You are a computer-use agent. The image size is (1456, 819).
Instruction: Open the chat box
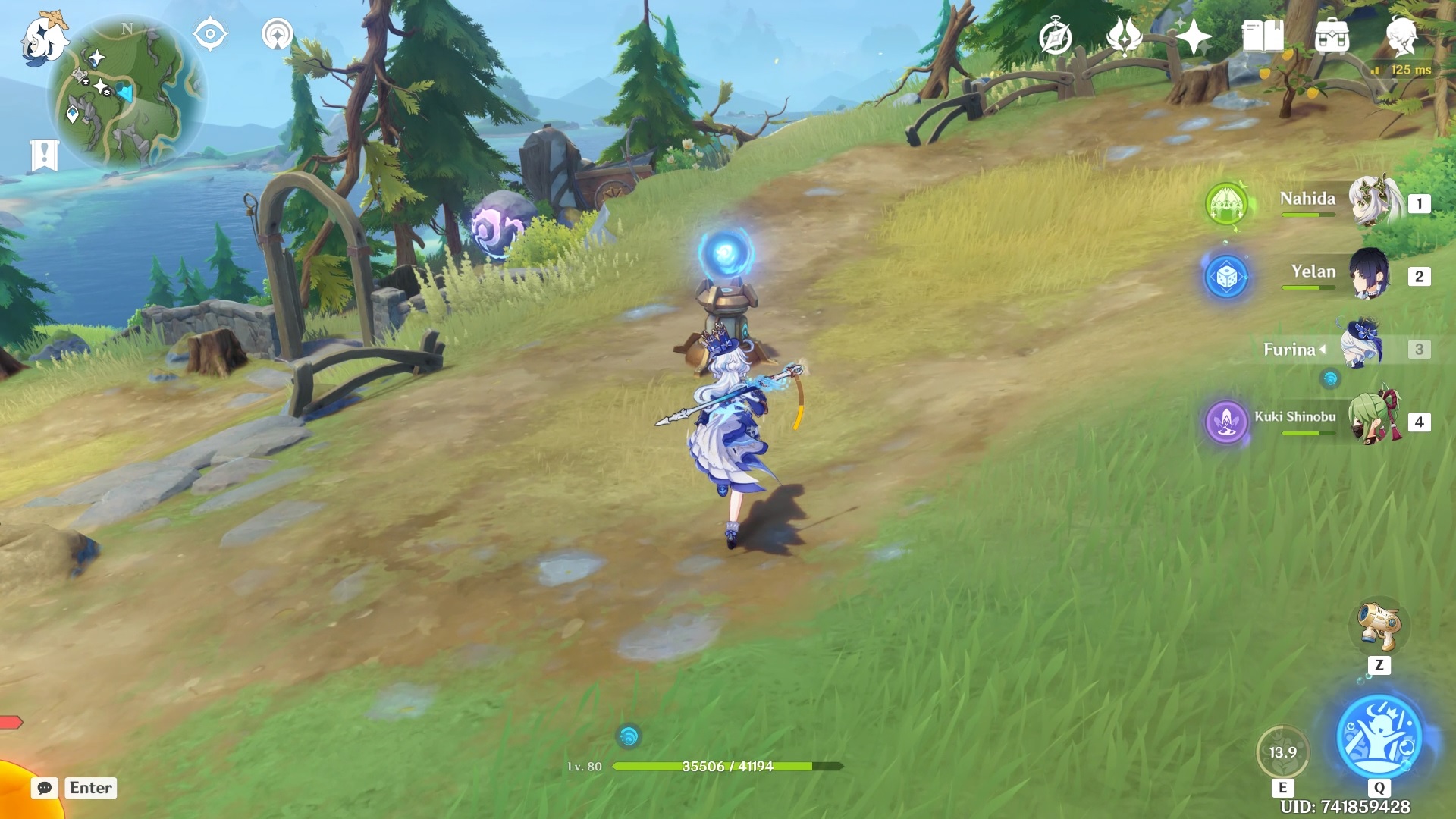coord(45,788)
